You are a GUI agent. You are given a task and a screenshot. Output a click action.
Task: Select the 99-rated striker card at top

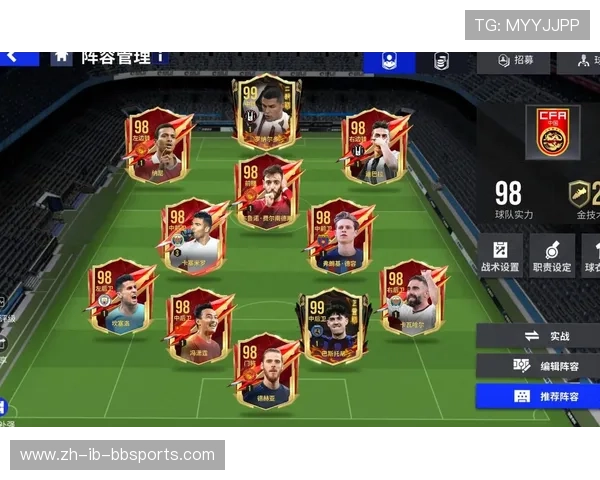click(x=266, y=110)
